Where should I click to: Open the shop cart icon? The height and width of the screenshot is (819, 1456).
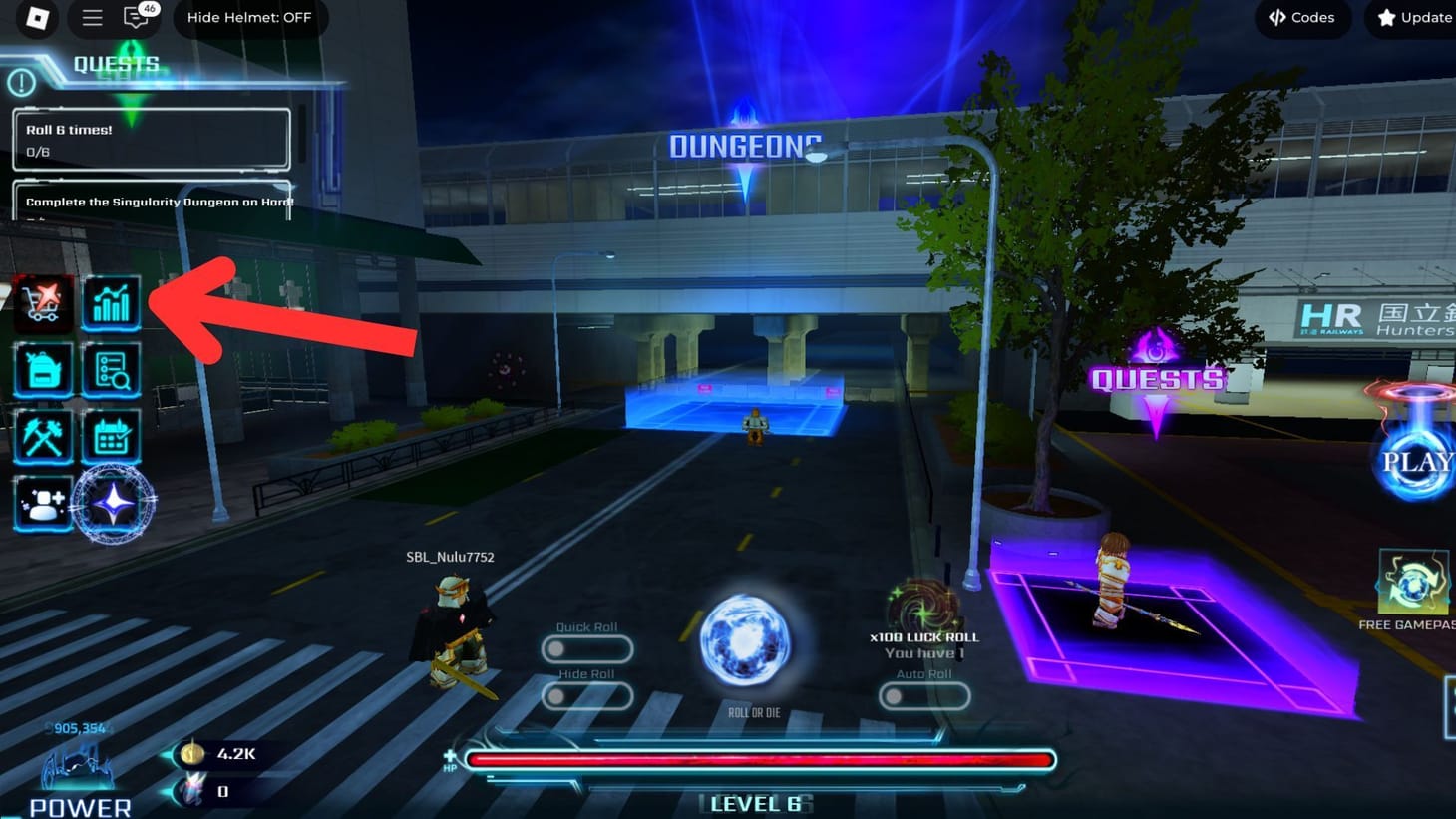(44, 303)
